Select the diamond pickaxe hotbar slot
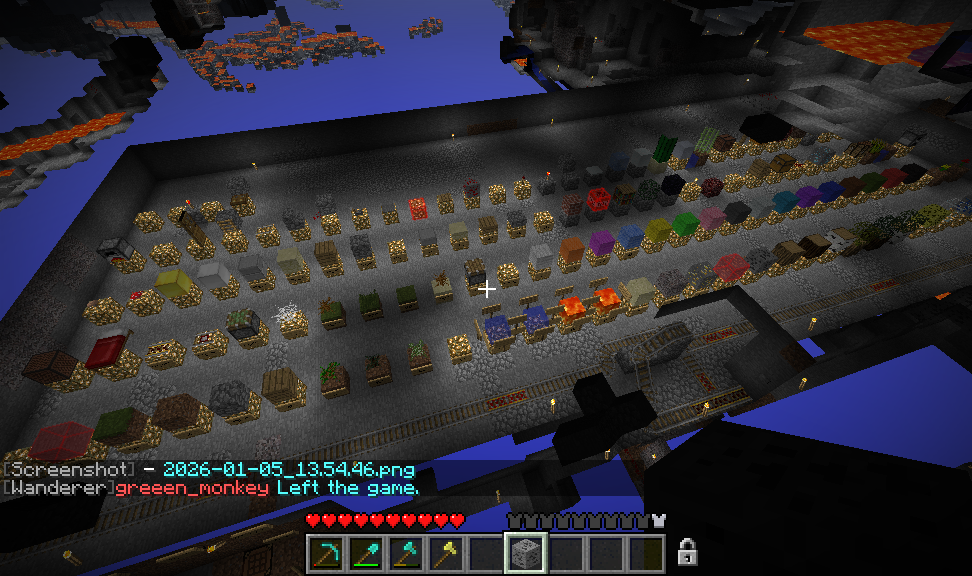972x576 pixels. coord(326,552)
